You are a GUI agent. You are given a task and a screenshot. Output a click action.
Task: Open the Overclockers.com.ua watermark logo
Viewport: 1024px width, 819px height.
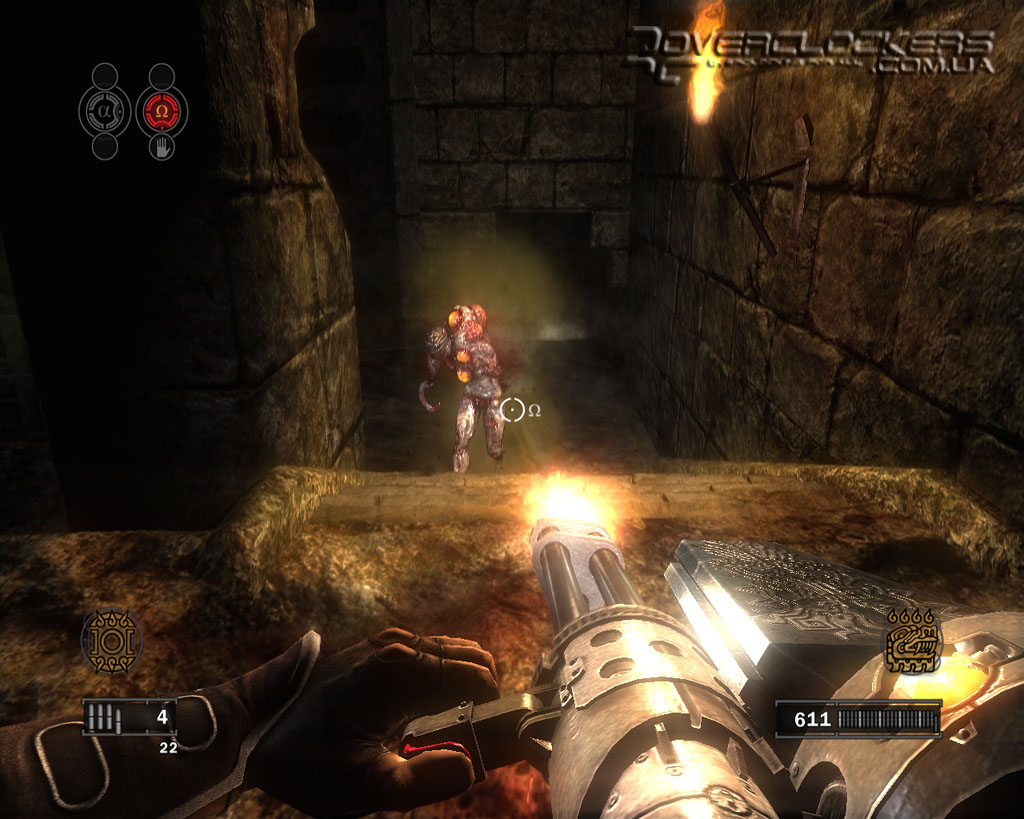810,50
